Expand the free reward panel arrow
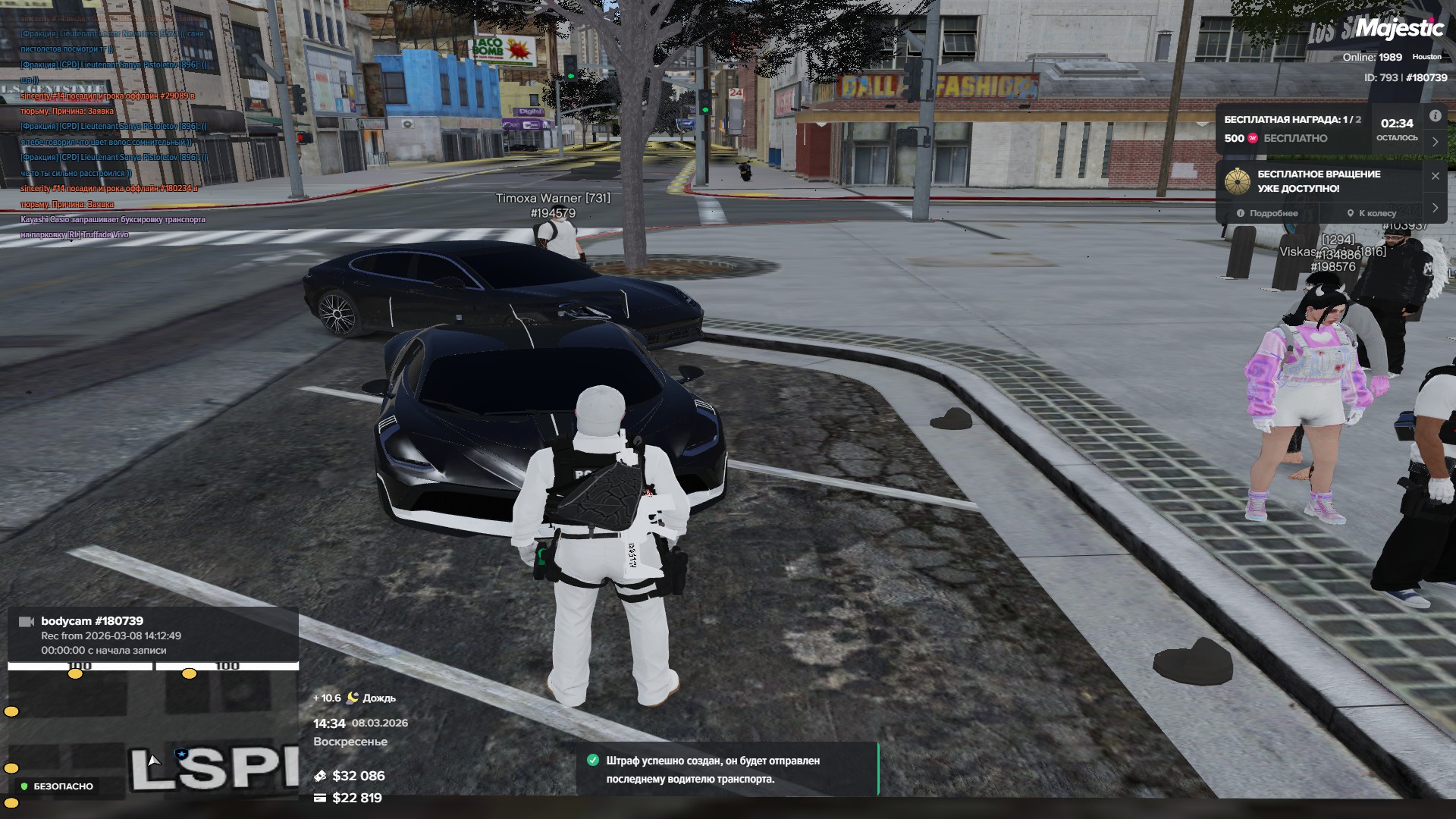 [x=1435, y=142]
